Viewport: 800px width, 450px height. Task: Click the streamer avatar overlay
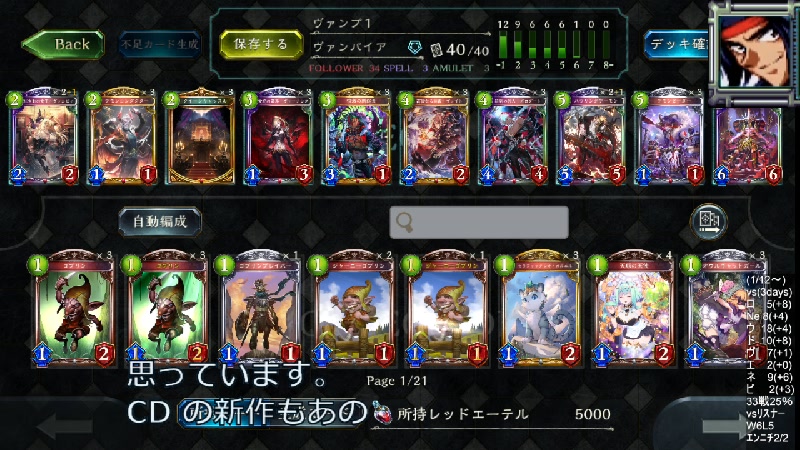[755, 45]
